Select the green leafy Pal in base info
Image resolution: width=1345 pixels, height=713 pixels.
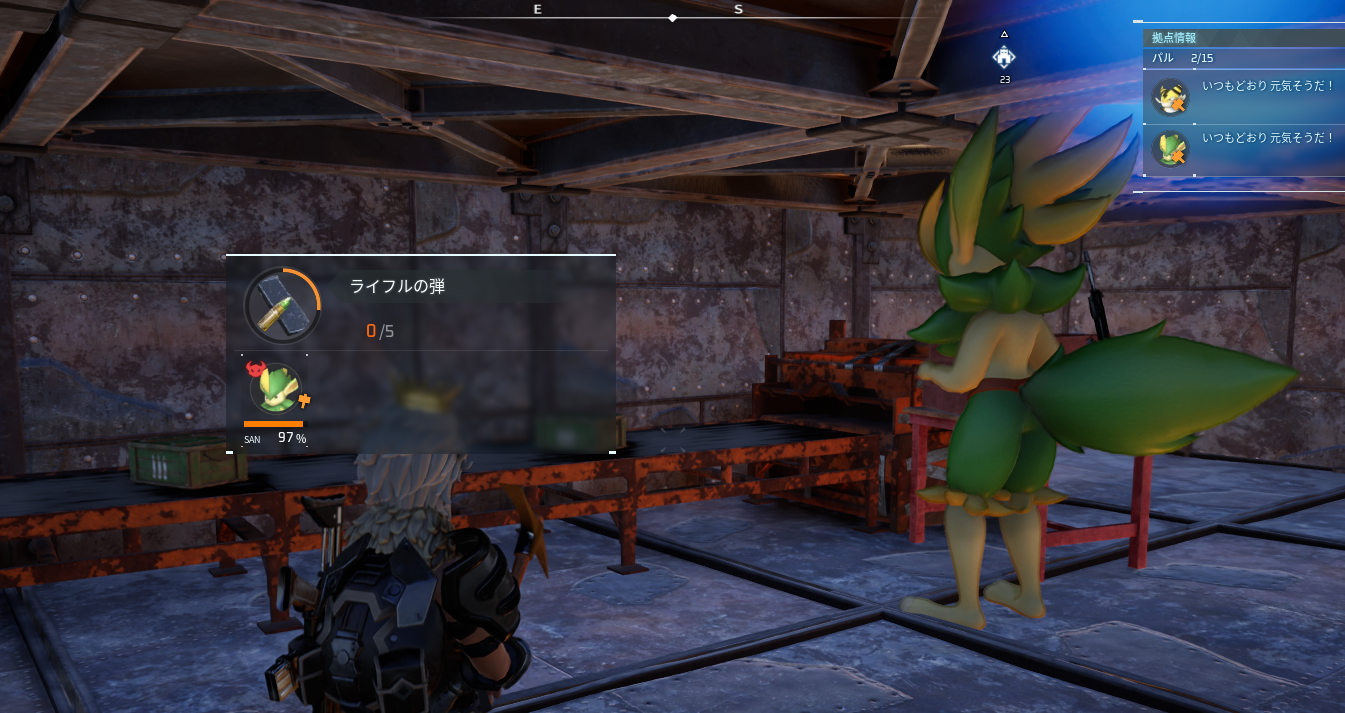coord(1168,148)
